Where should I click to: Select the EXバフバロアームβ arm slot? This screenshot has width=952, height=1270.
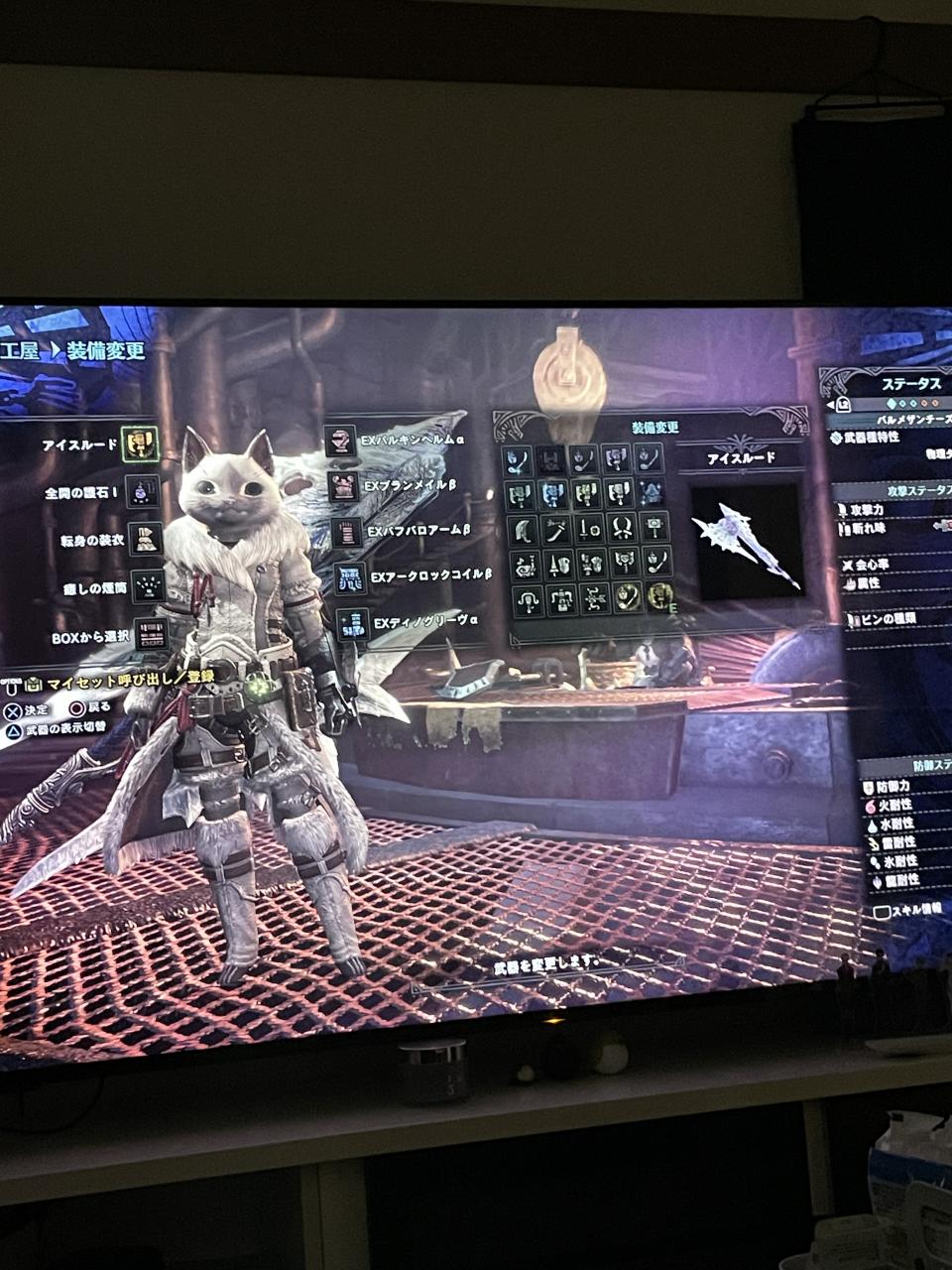346,532
